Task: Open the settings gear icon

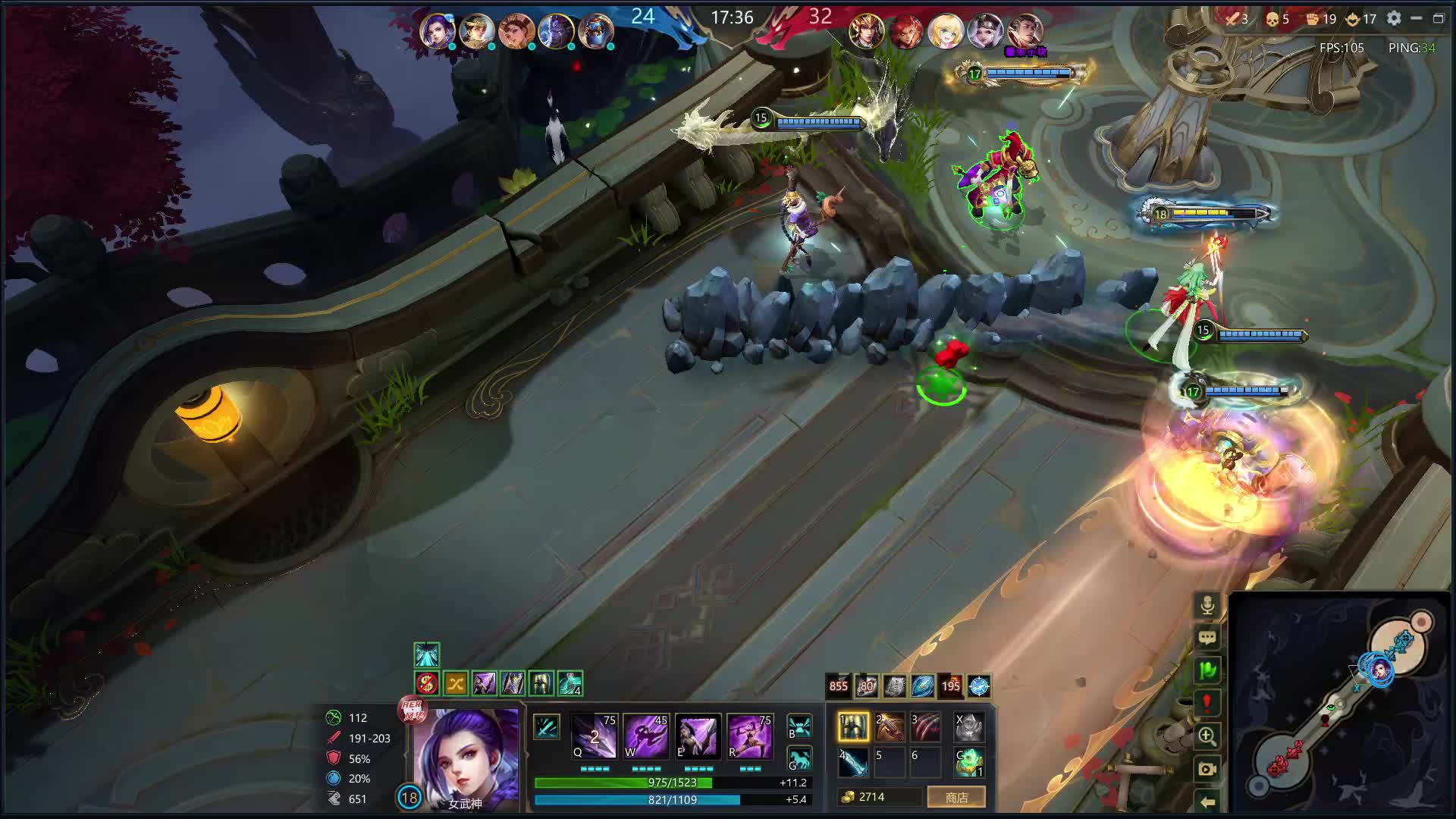Action: point(1394,18)
